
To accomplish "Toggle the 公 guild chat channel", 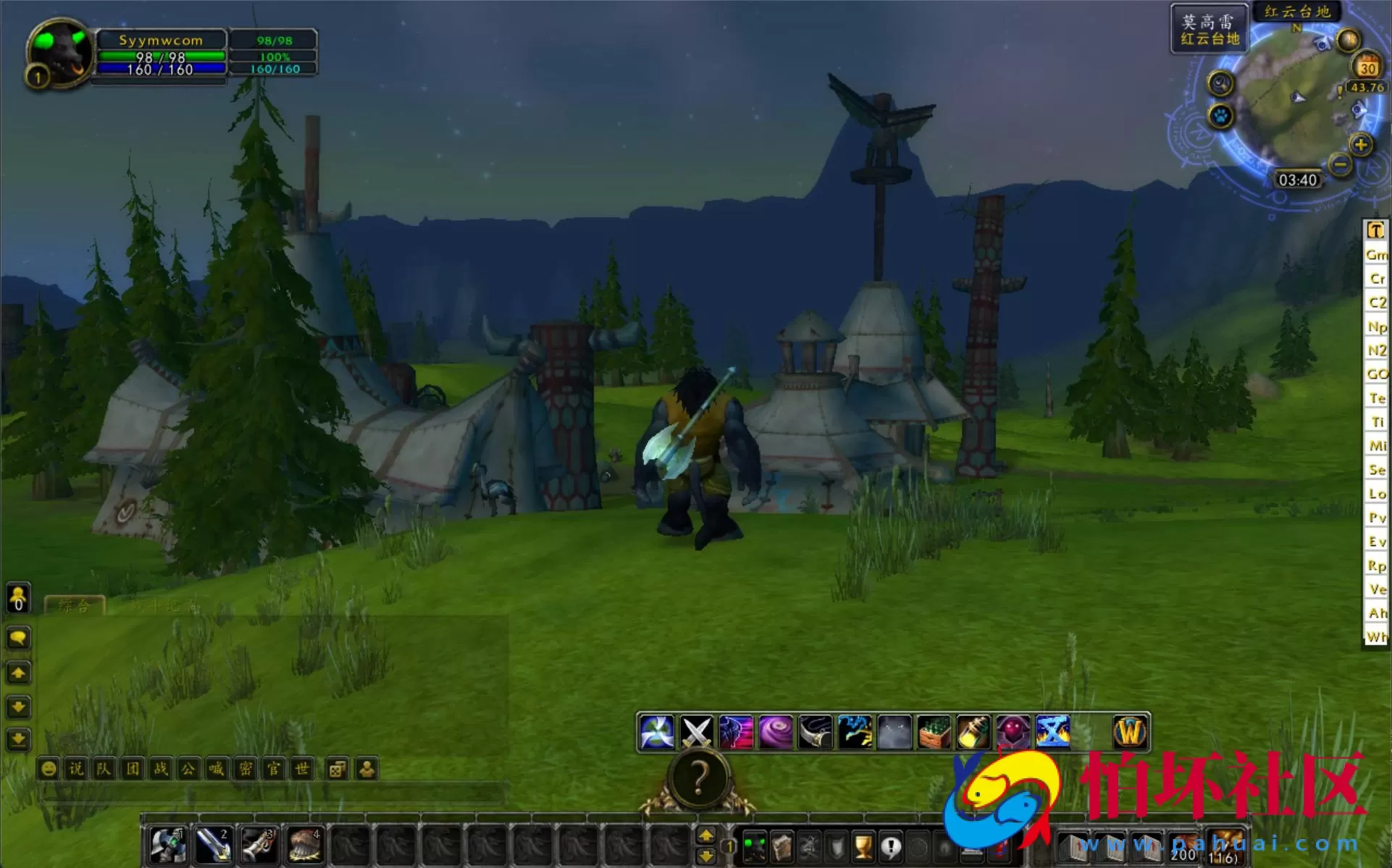I will [x=188, y=769].
